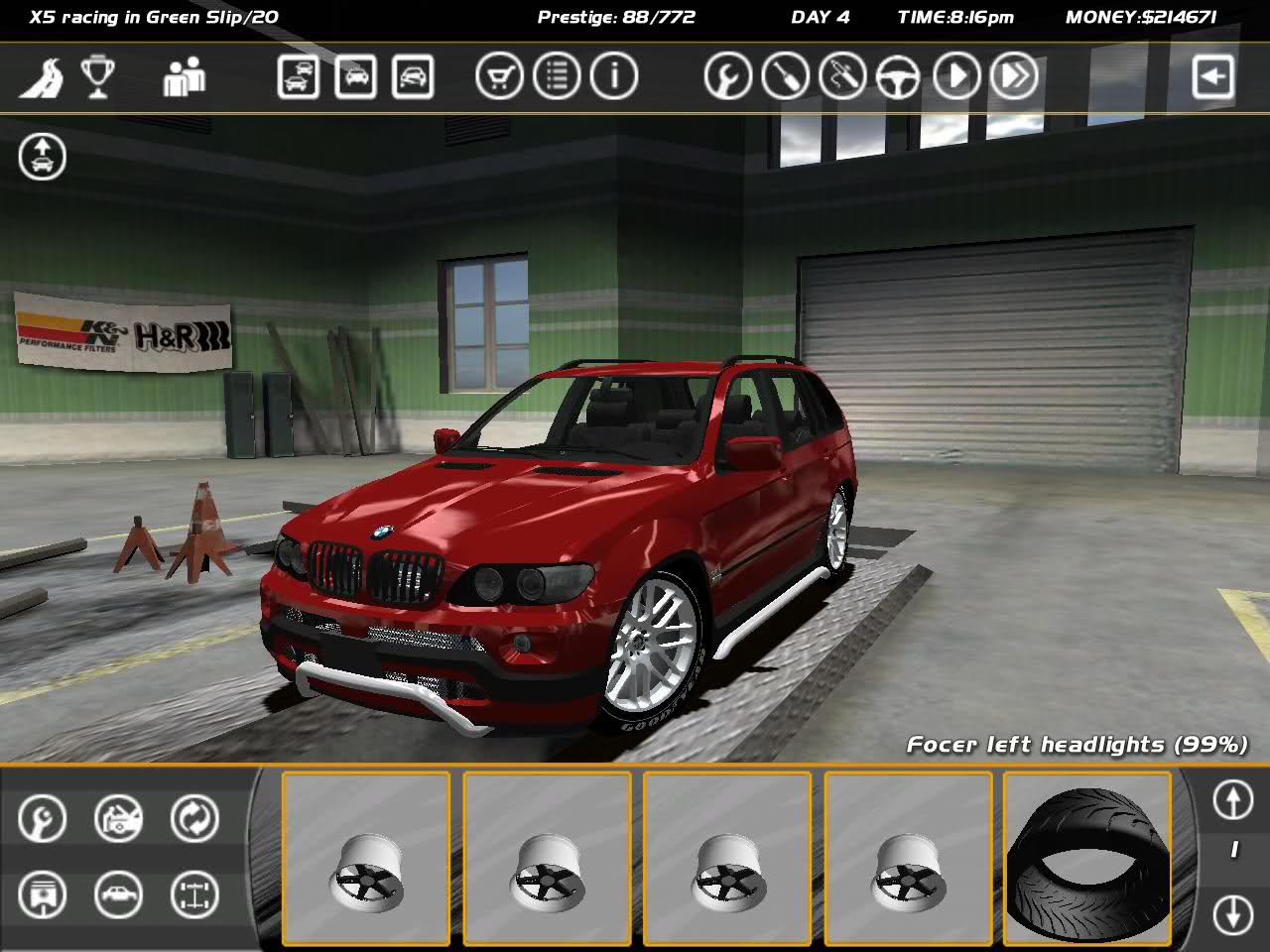View the car info panel
Viewport: 1270px width, 952px height.
point(612,74)
